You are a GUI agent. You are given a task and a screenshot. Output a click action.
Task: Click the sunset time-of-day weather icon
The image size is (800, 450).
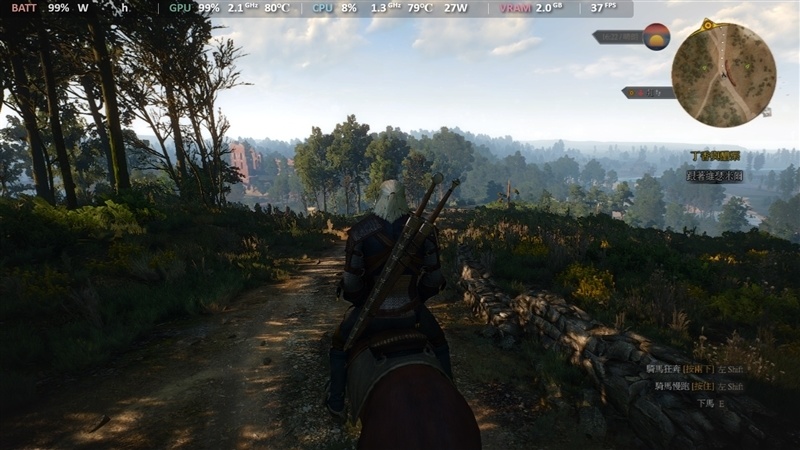point(656,37)
